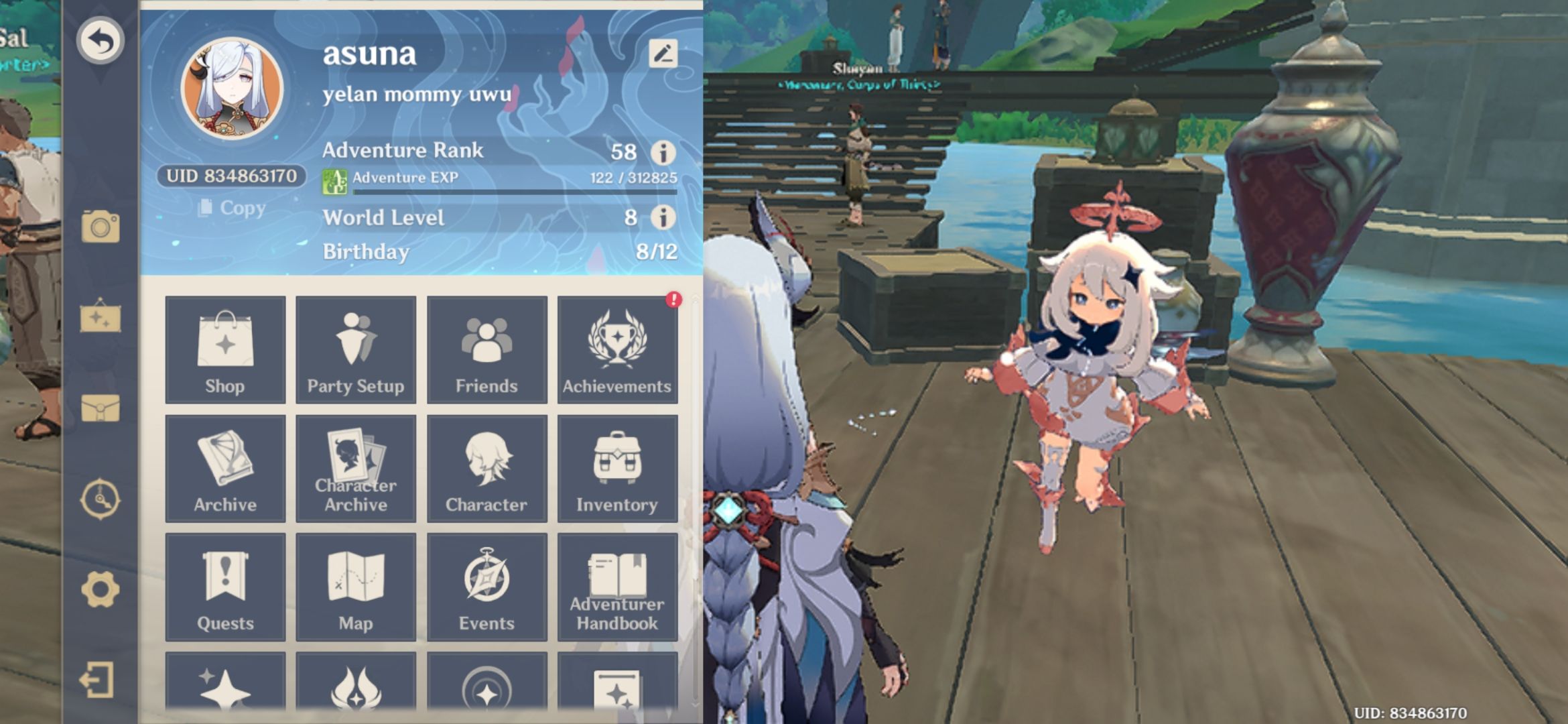Open the Map
Image resolution: width=1568 pixels, height=724 pixels.
click(356, 587)
